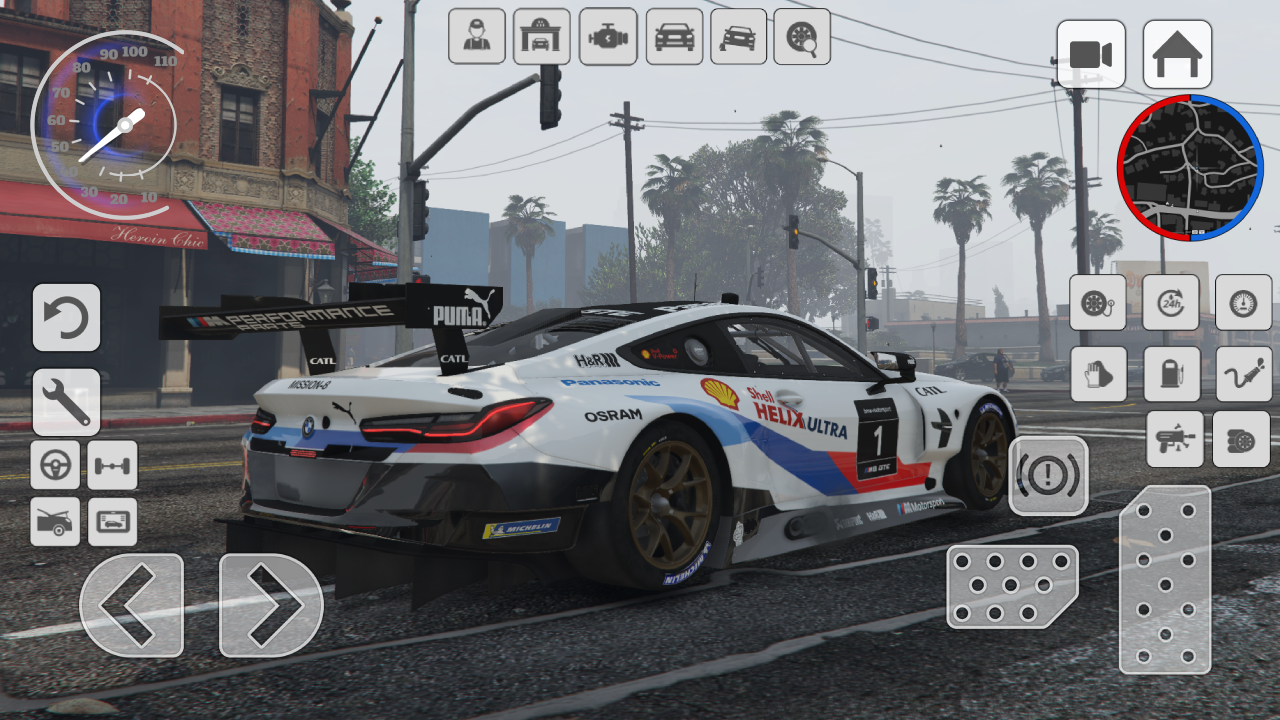Open the car hood icon

point(55,521)
